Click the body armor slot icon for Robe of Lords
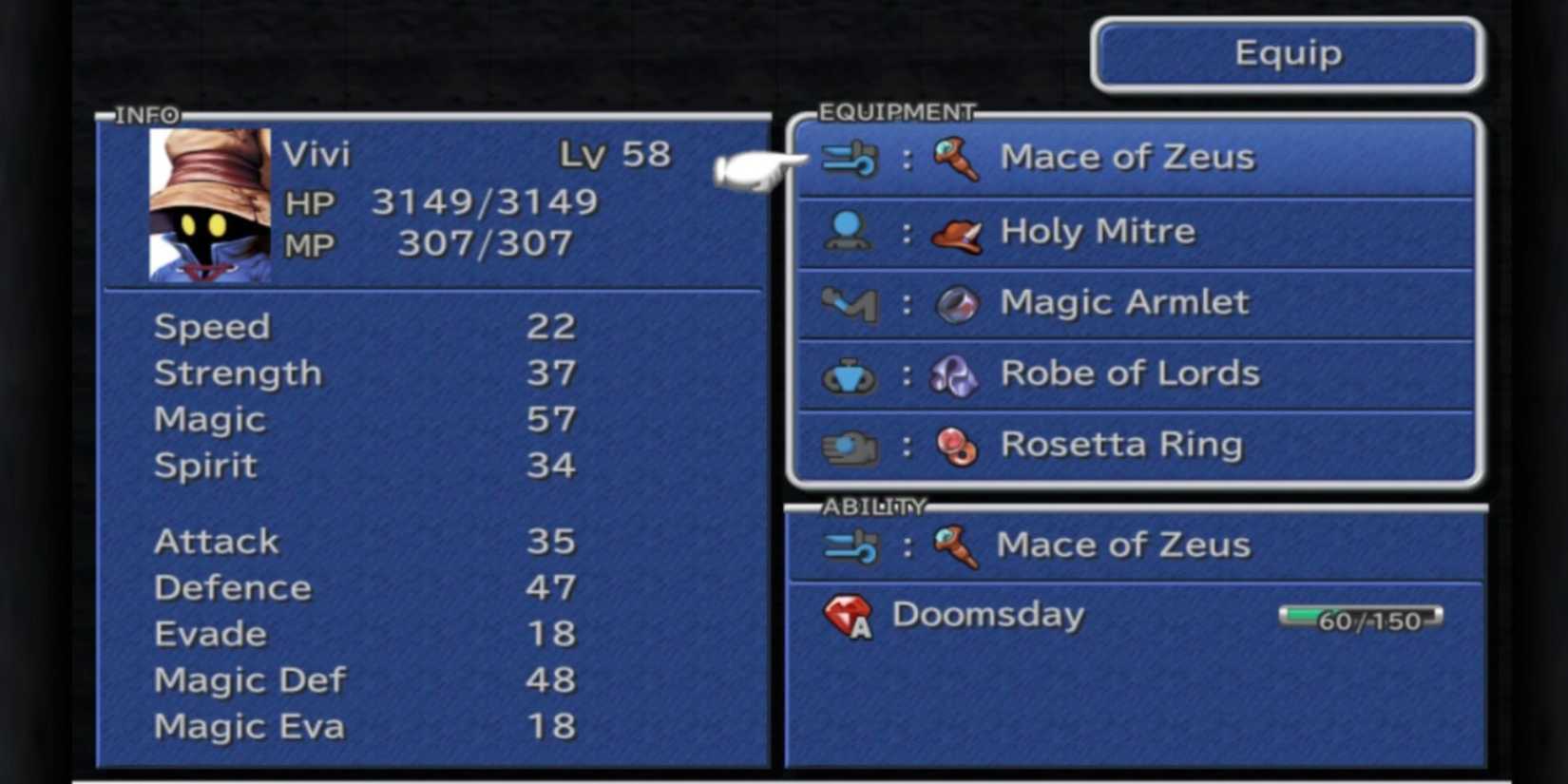Viewport: 1568px width, 784px height. pyautogui.click(x=849, y=373)
